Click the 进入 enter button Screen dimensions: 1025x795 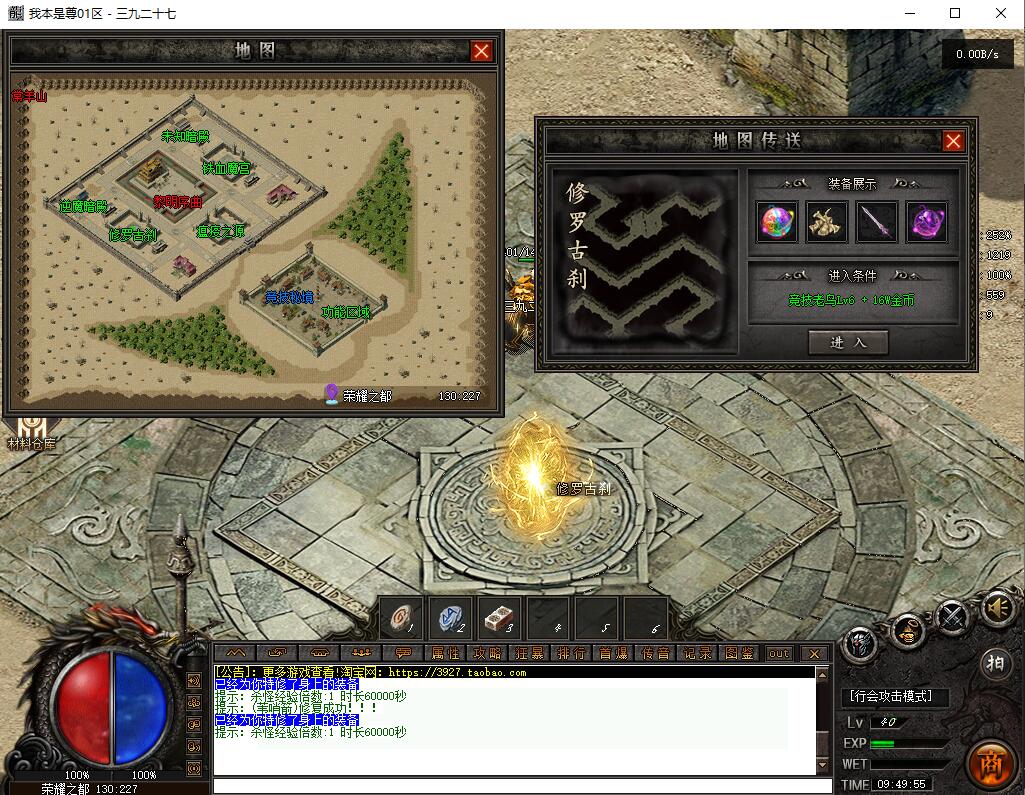(848, 342)
